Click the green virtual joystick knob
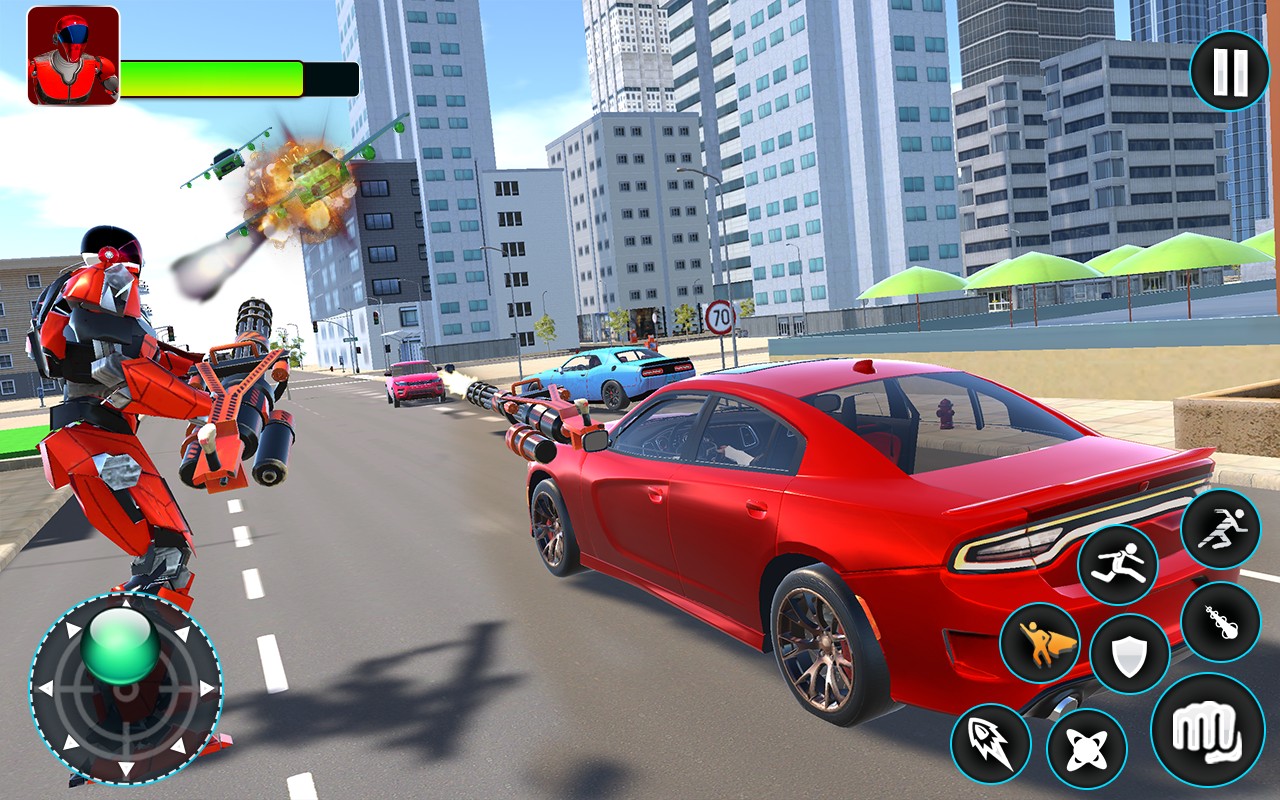This screenshot has height=800, width=1280. click(122, 647)
